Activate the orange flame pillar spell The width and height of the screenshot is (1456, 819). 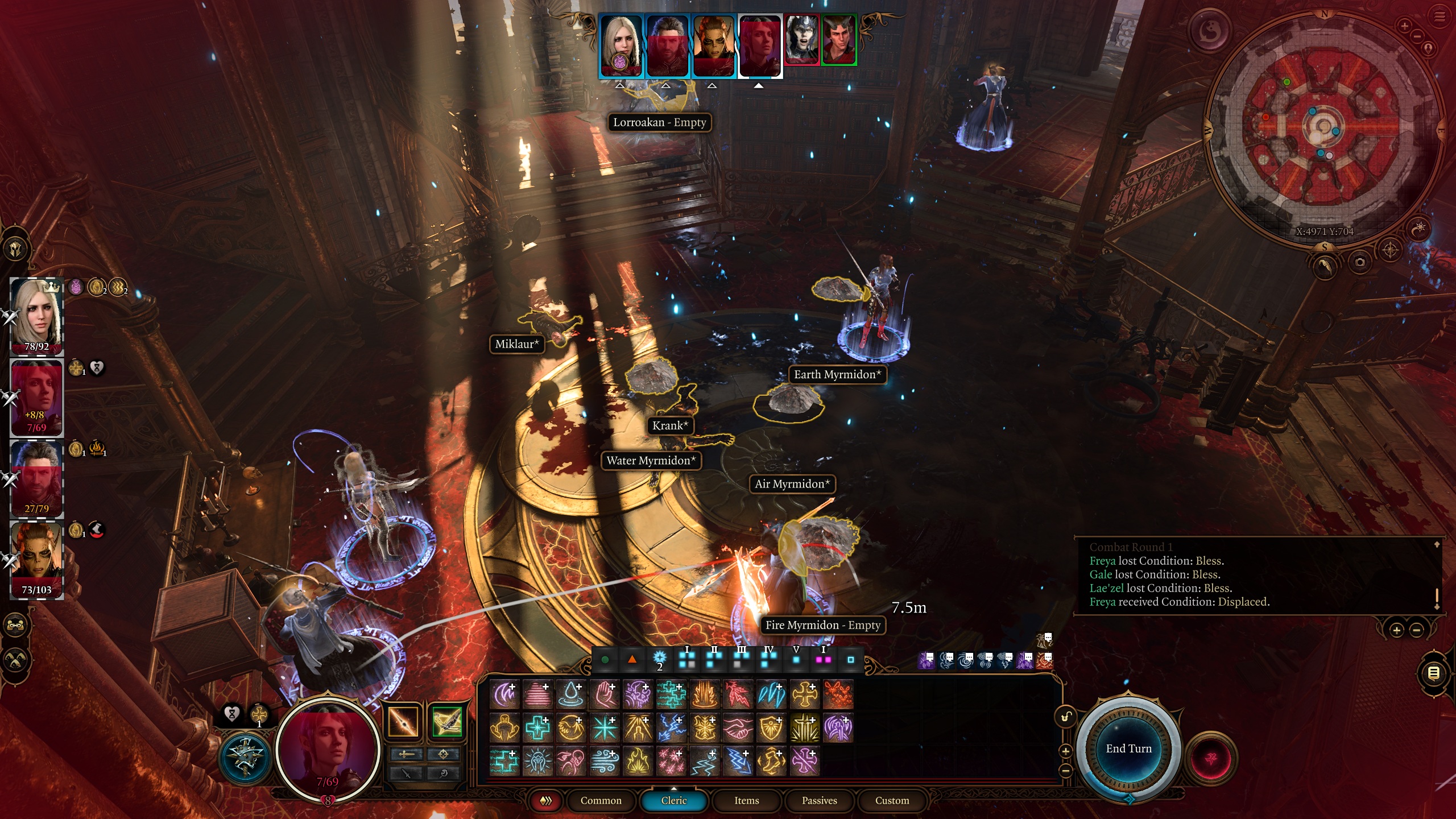[705, 695]
